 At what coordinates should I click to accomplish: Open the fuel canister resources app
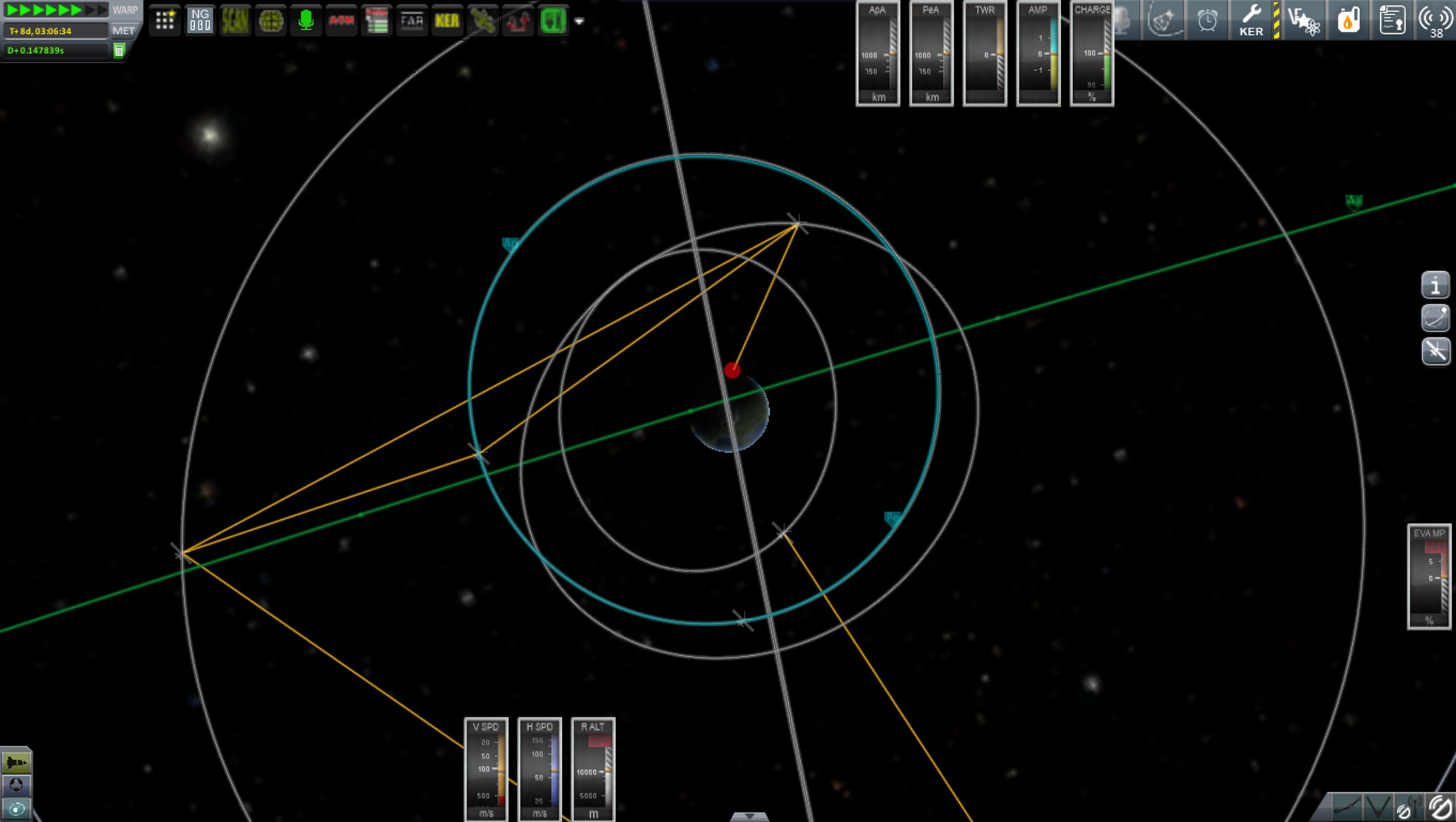[1348, 21]
